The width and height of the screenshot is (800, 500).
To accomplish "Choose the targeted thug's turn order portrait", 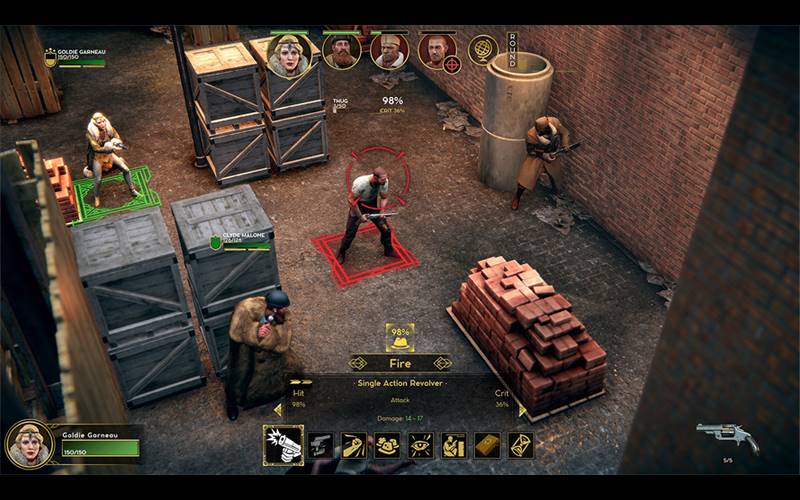I will [x=437, y=51].
